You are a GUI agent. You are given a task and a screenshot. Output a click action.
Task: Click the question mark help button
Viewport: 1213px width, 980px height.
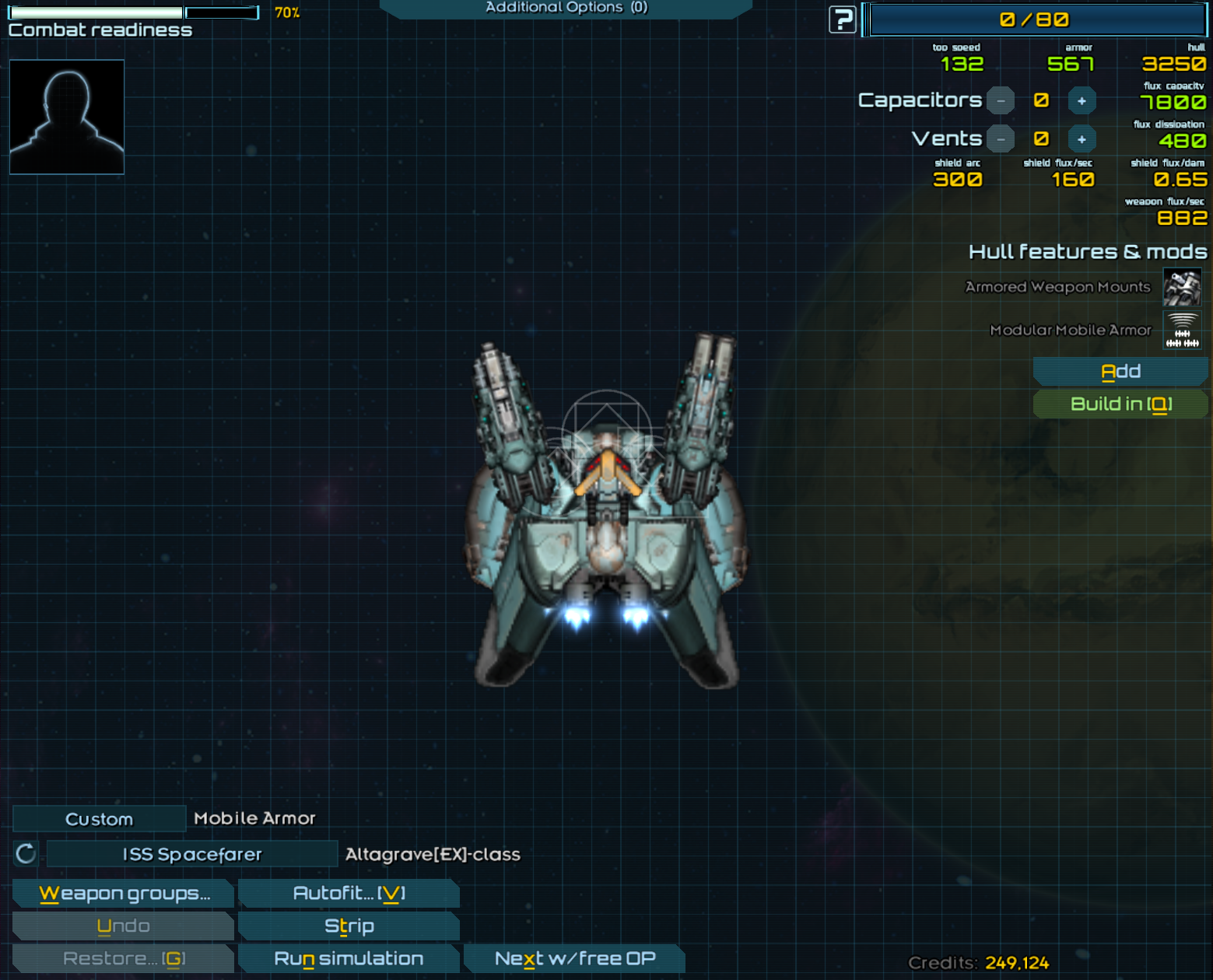(x=842, y=19)
